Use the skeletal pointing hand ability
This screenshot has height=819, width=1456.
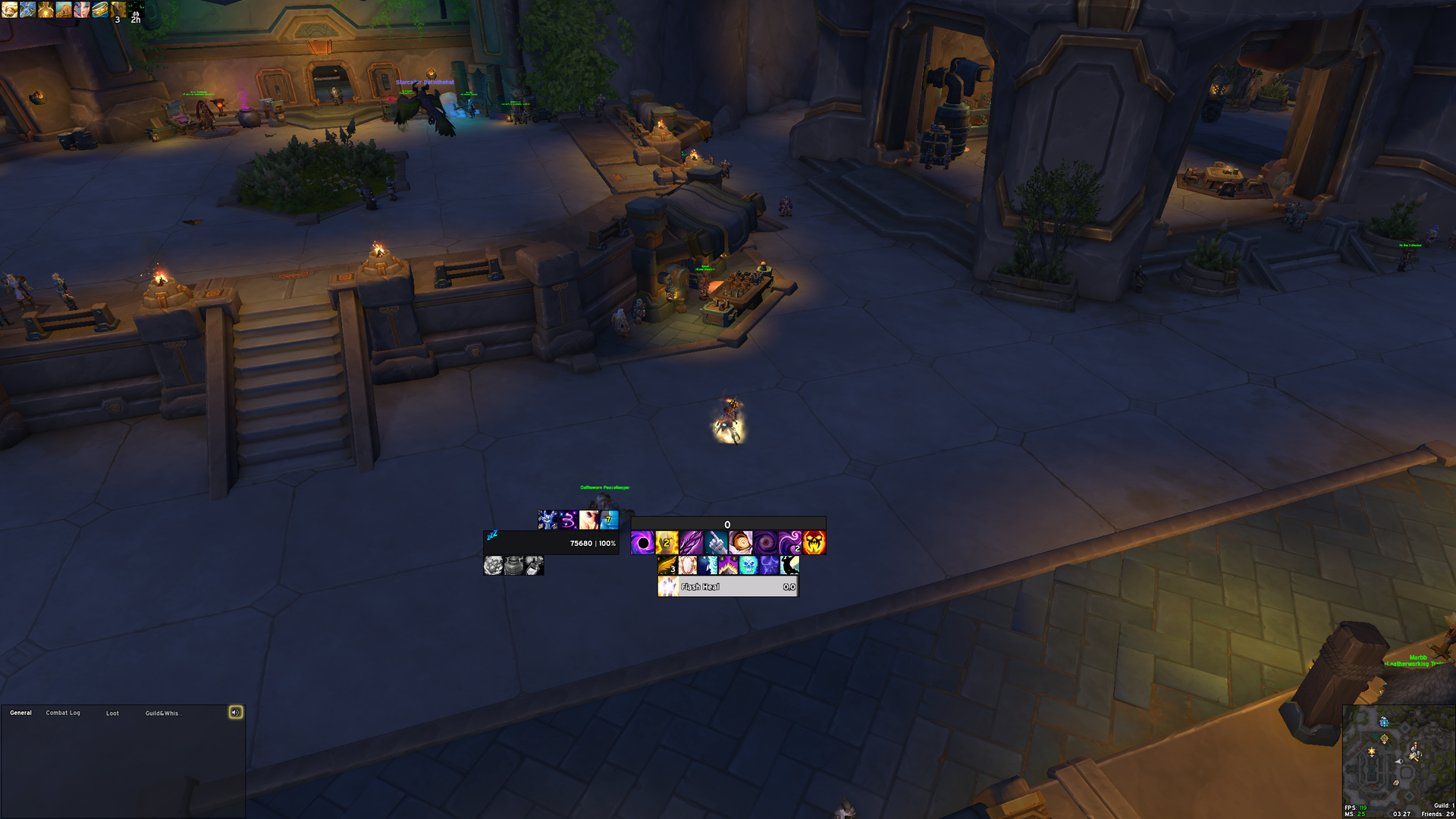click(716, 543)
